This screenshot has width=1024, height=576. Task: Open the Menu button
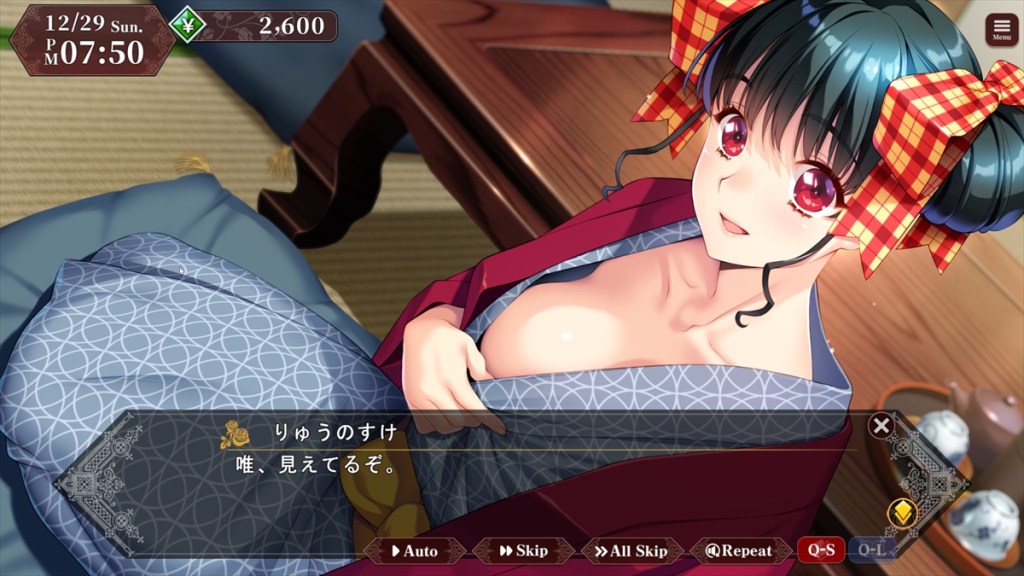pos(1001,30)
